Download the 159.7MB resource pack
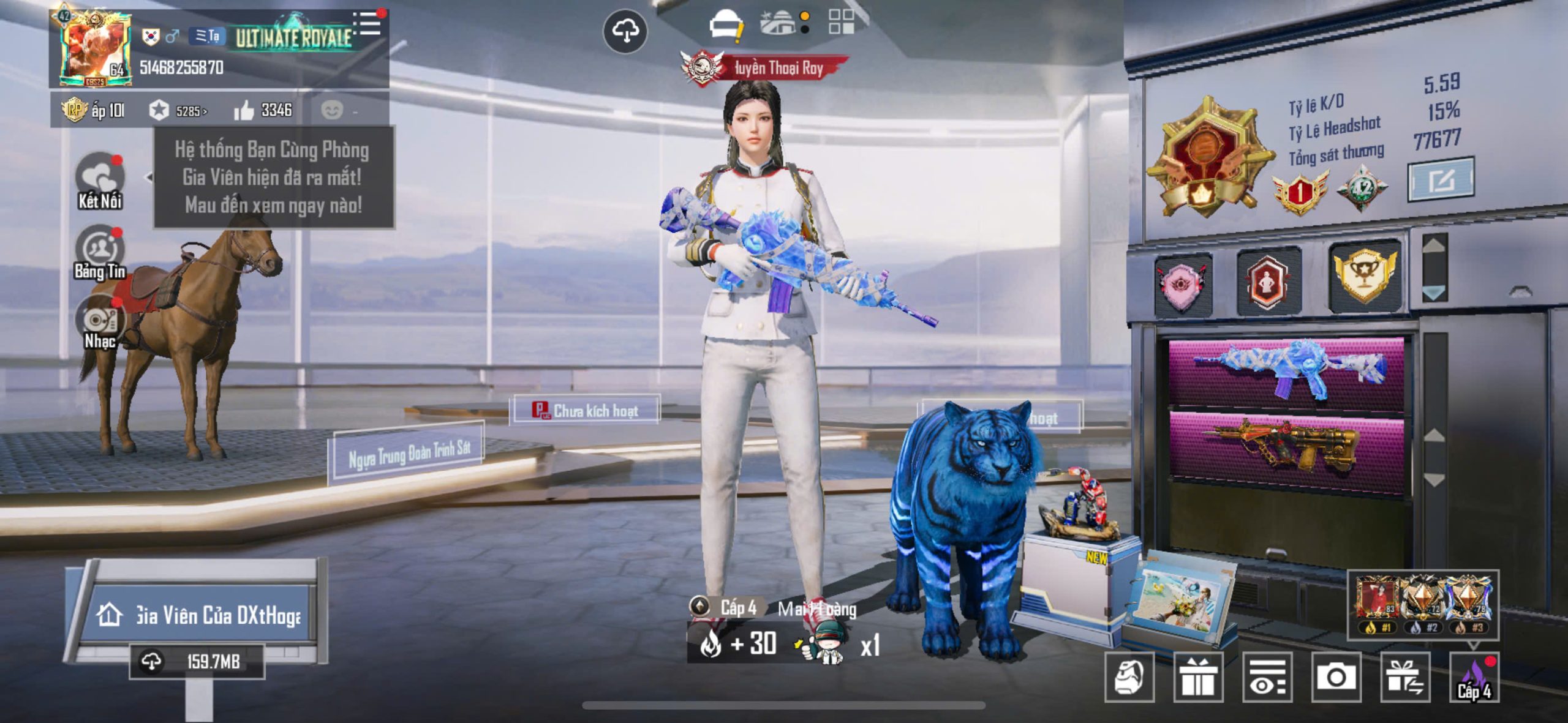This screenshot has height=723, width=1568. 196,662
